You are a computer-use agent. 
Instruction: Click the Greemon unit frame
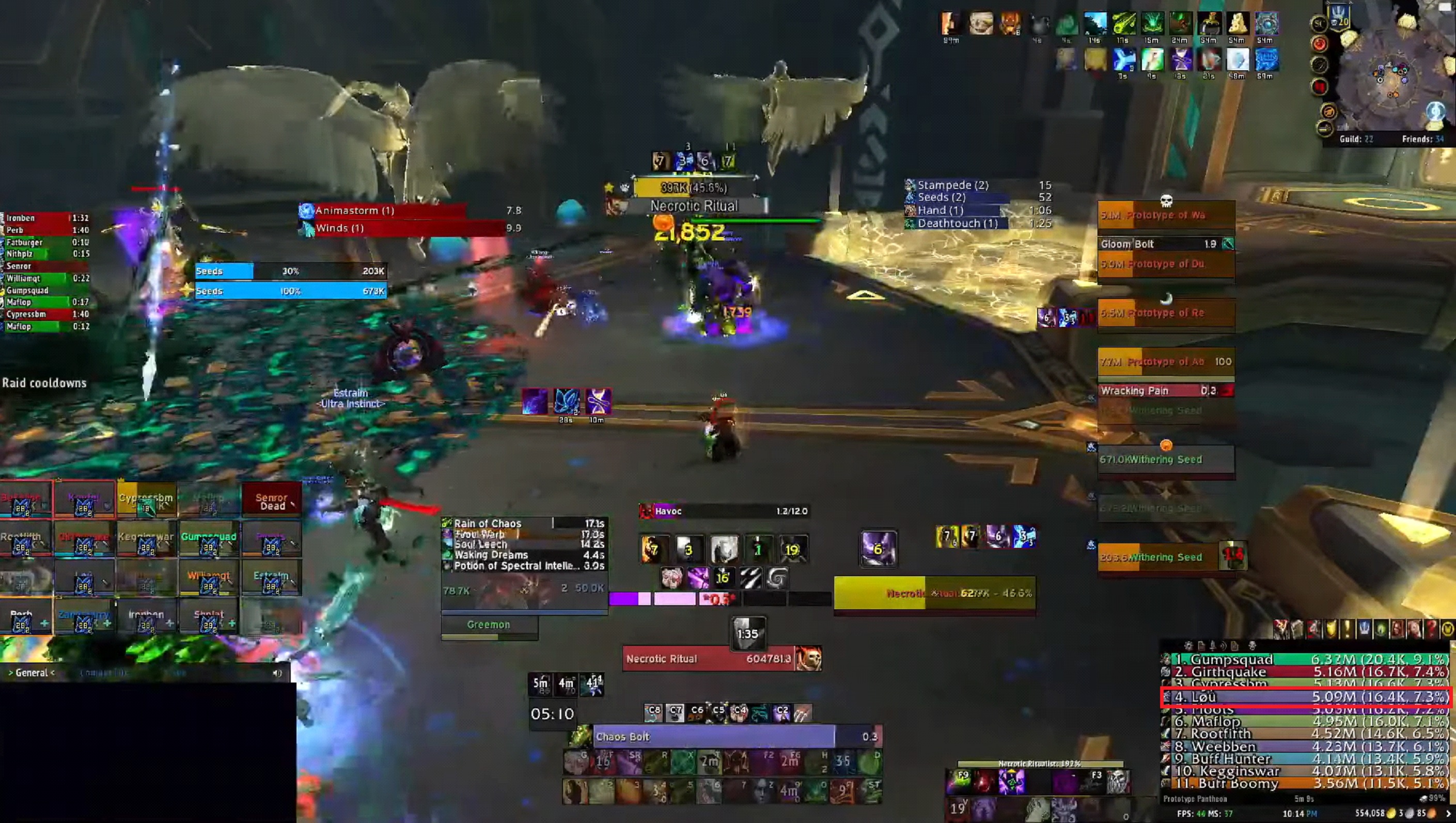[489, 625]
